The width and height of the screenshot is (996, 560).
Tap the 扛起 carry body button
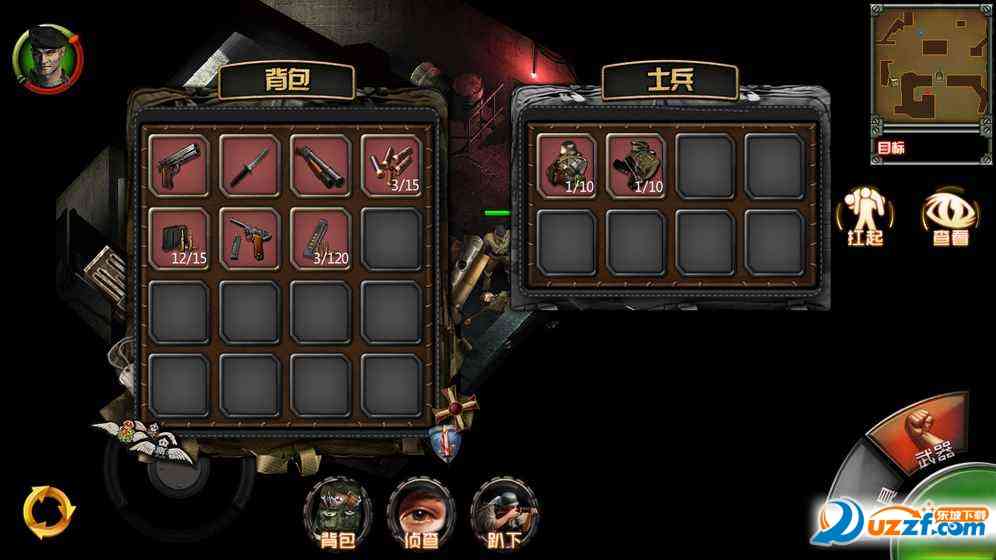[x=860, y=218]
